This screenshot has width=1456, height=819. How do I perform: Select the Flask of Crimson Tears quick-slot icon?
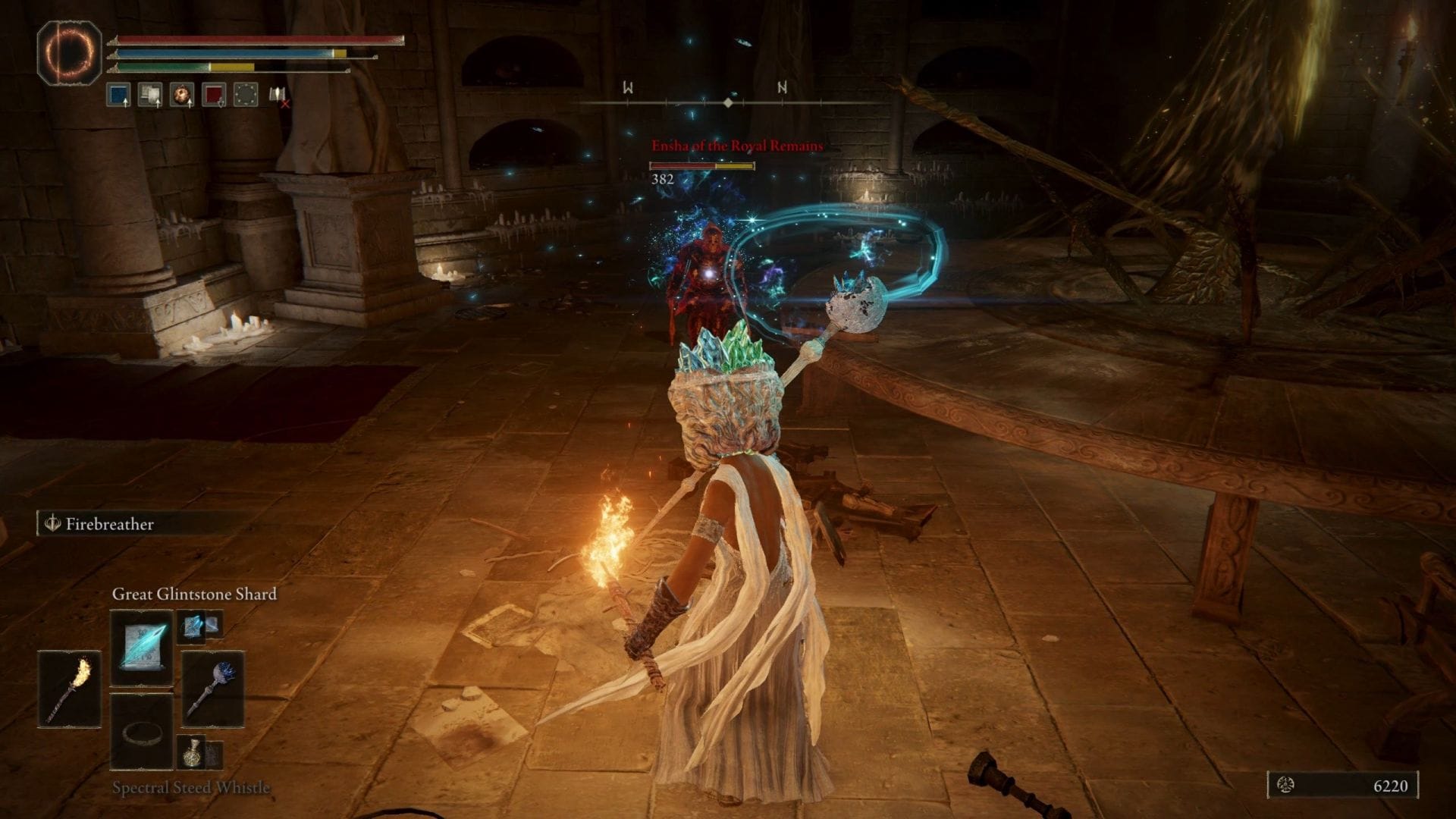click(x=215, y=95)
